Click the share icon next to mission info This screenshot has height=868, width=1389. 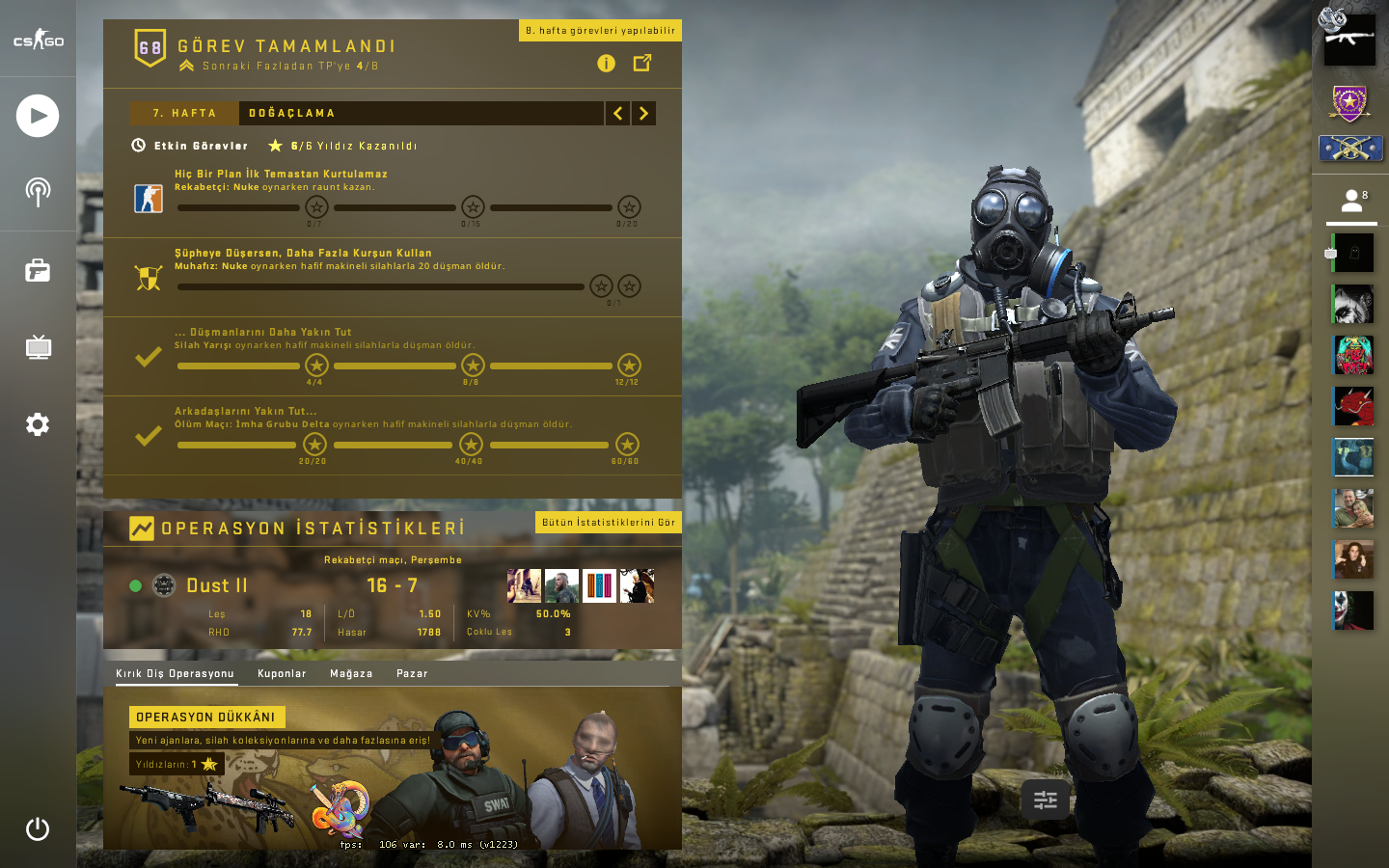(642, 64)
